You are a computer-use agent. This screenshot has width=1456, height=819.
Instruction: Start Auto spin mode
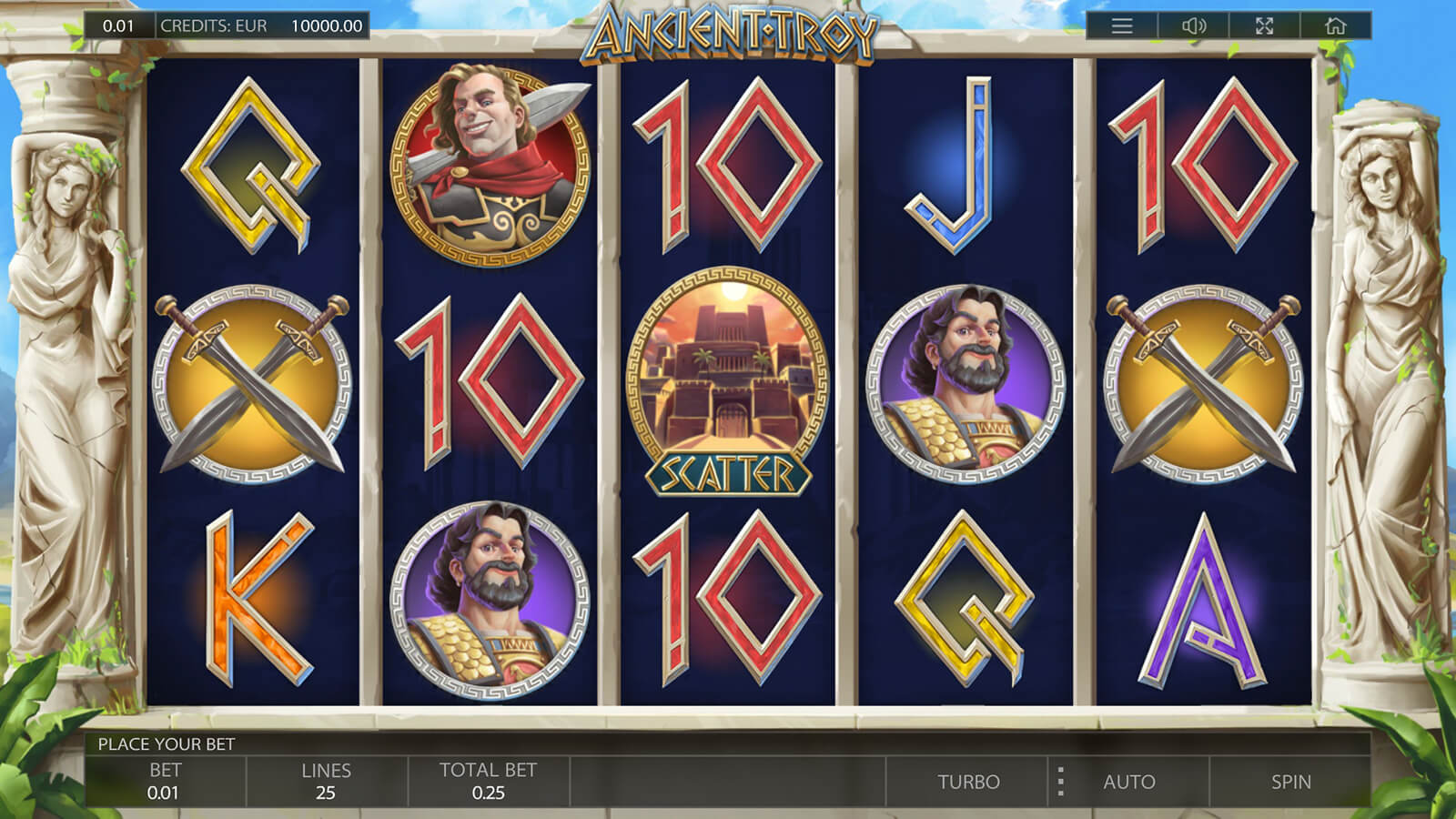pyautogui.click(x=1129, y=782)
